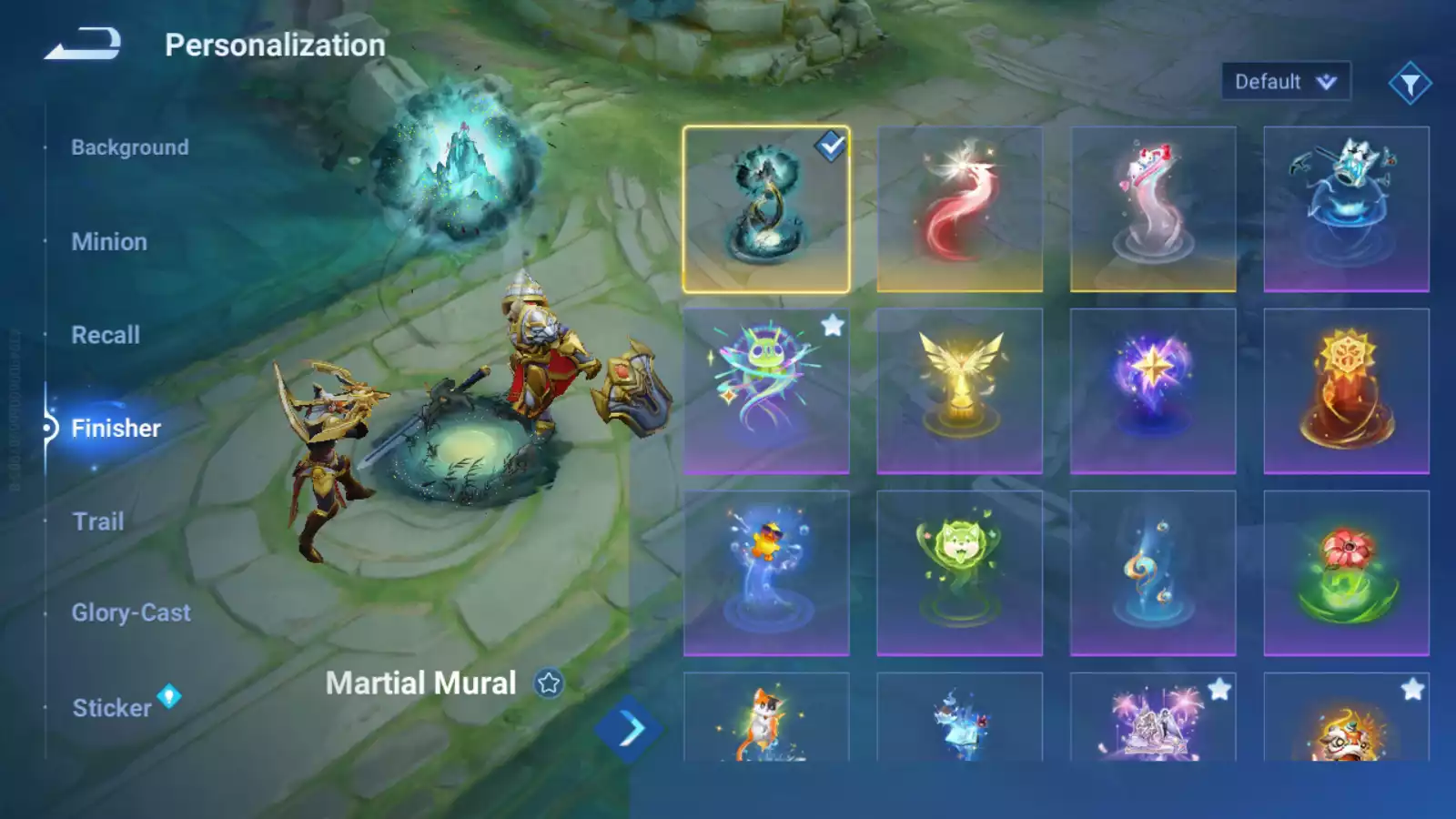Select the Recall category
This screenshot has width=1456, height=819.
click(x=106, y=335)
